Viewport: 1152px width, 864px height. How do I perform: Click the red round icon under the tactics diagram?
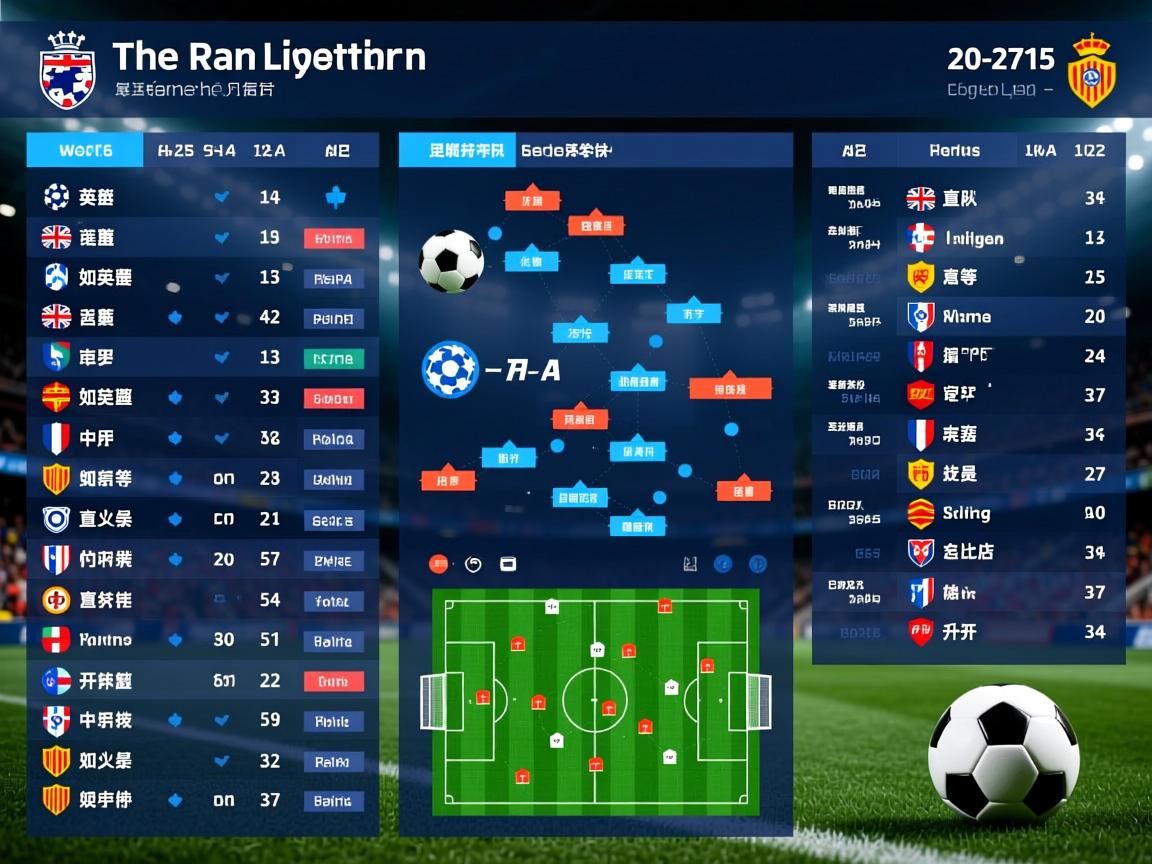(x=438, y=564)
